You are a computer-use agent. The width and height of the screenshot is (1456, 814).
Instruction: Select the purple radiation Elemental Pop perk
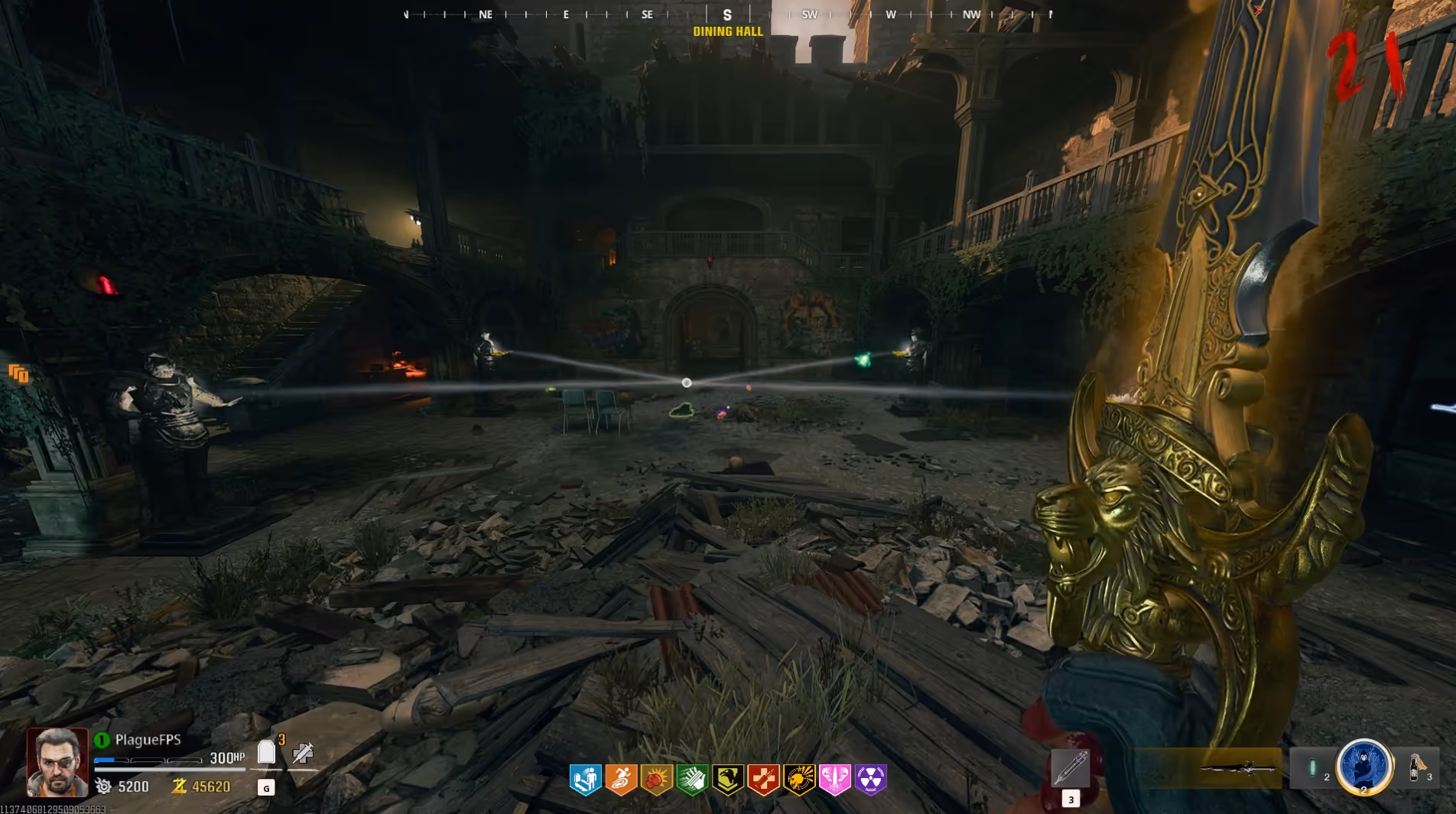click(870, 780)
